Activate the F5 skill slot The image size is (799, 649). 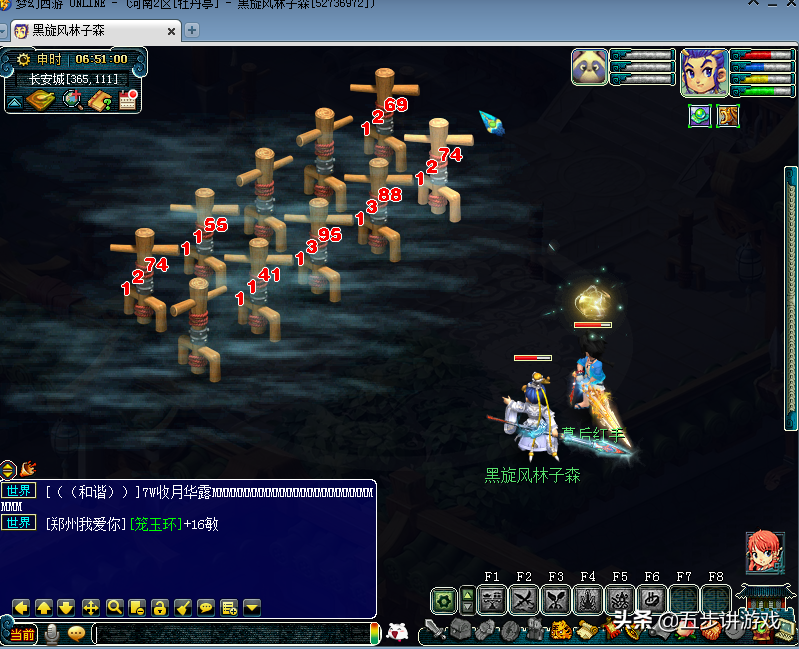click(x=620, y=600)
